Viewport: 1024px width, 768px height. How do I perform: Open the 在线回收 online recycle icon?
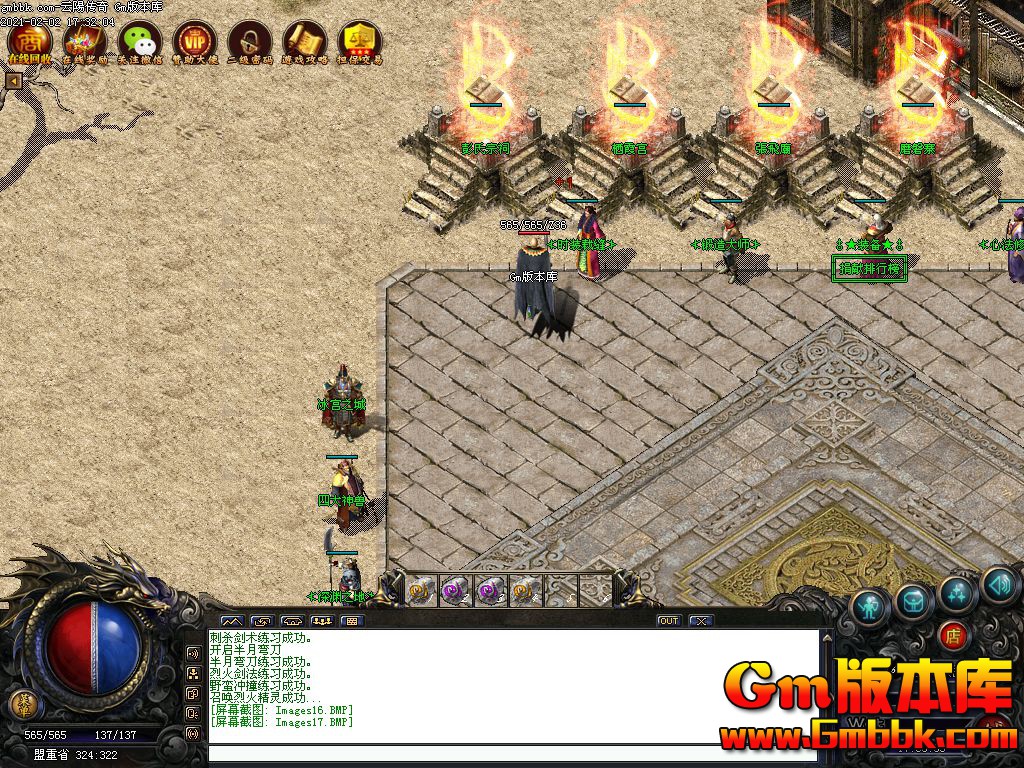click(30, 41)
